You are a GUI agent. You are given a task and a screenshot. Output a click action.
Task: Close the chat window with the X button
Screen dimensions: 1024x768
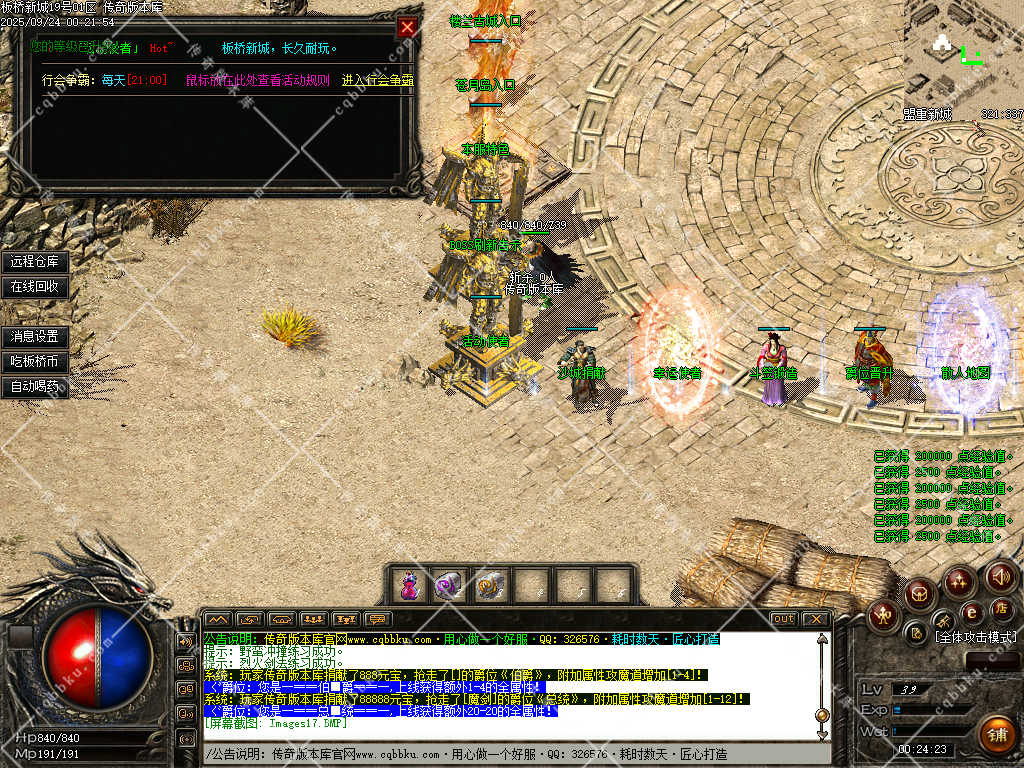(817, 619)
